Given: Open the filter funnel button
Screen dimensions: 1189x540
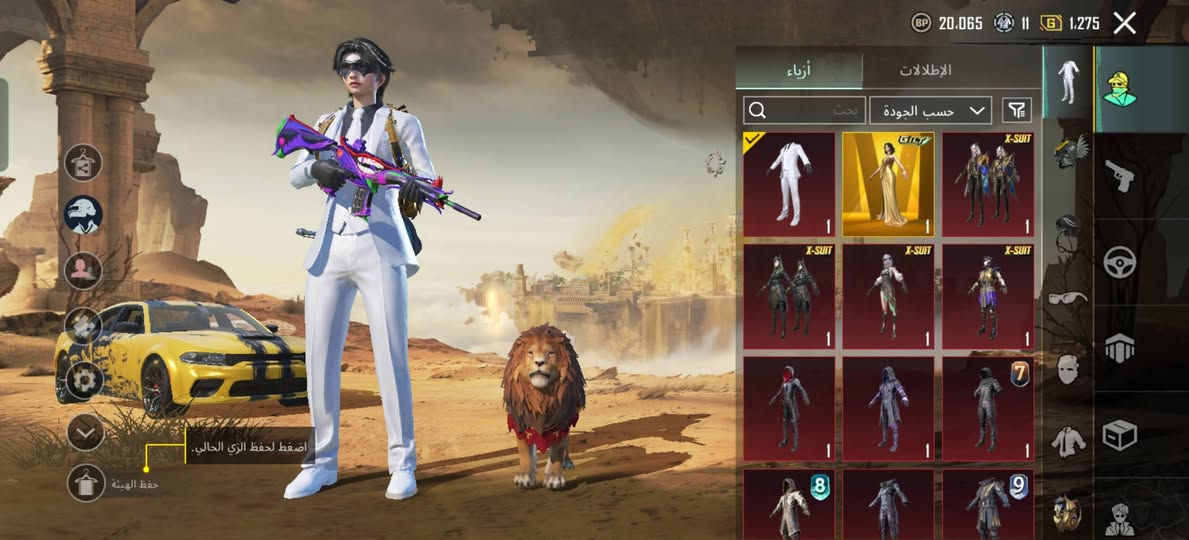Looking at the screenshot, I should coord(1016,109).
